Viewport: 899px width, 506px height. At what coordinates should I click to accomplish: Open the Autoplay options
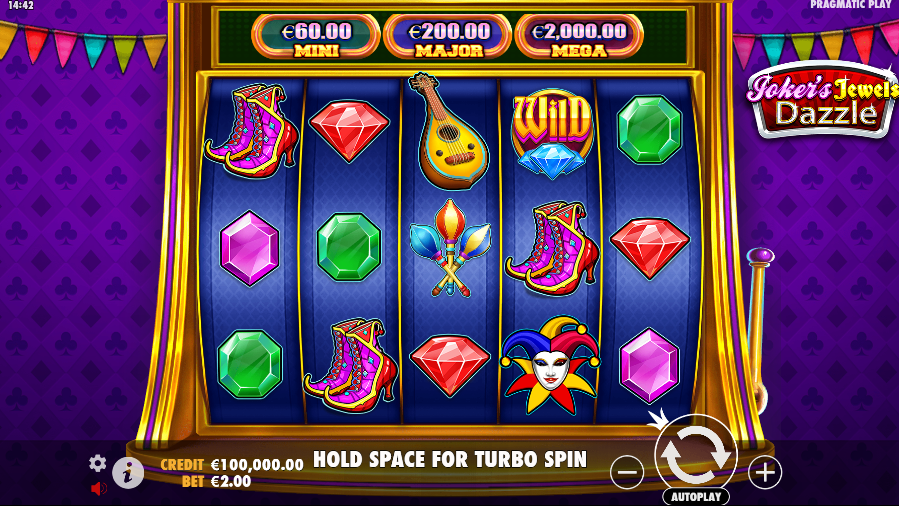coord(695,496)
